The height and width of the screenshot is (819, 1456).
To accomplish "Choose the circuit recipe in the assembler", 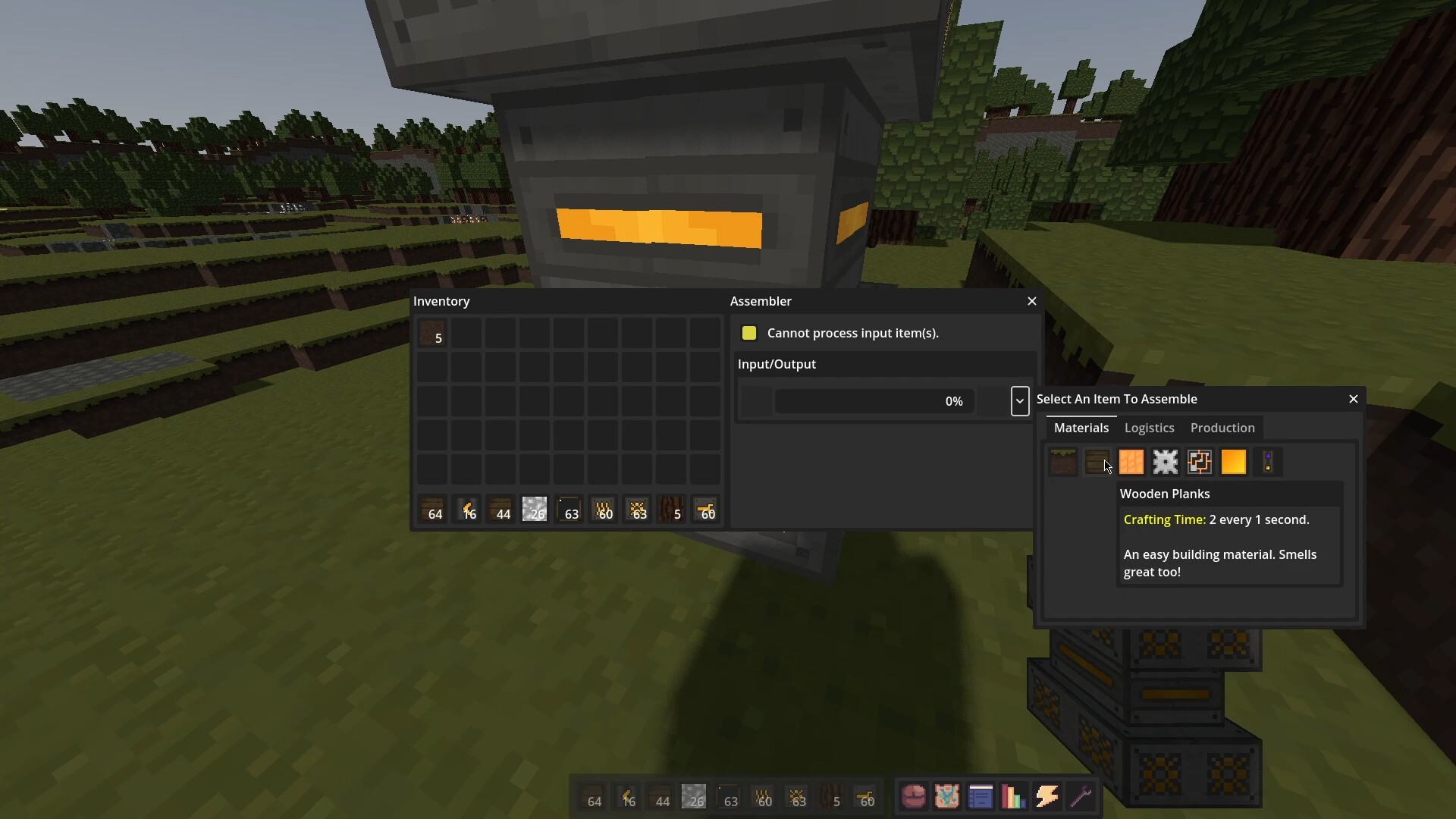I will 1200,462.
